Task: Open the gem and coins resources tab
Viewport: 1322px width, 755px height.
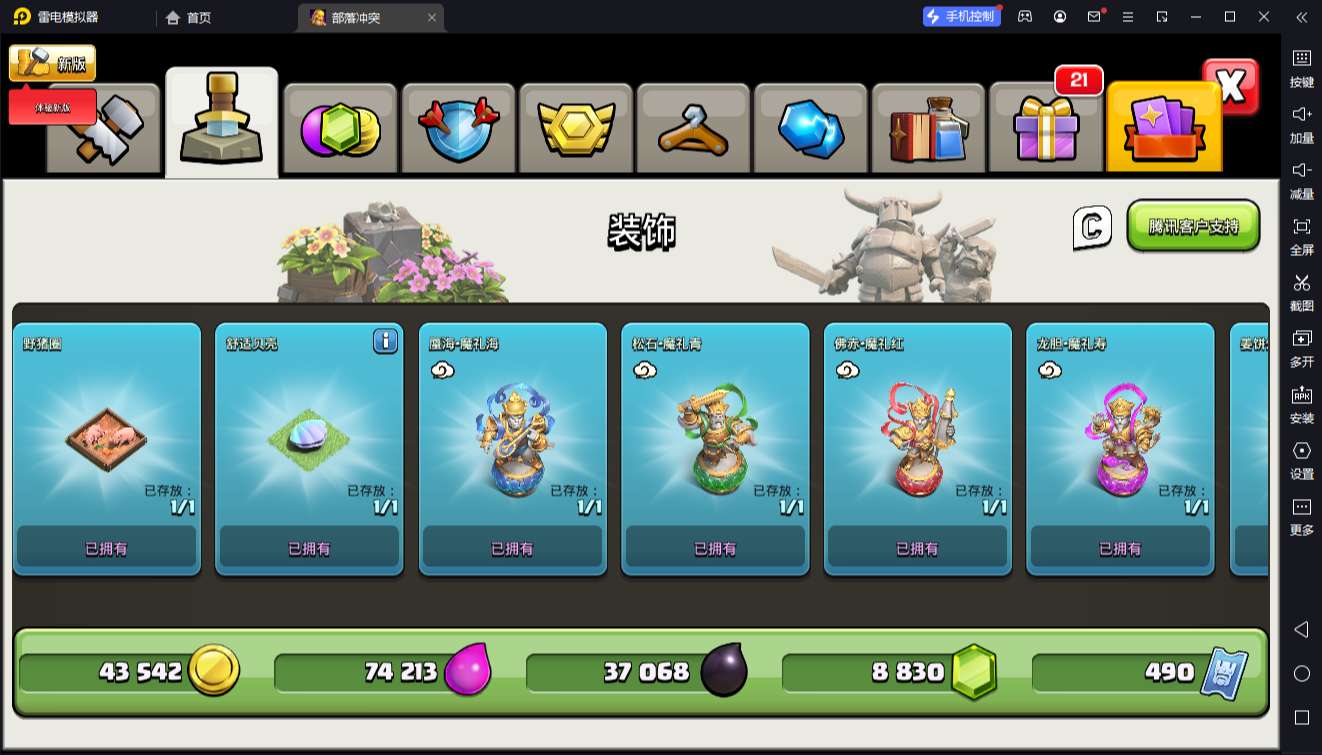Action: coord(340,130)
